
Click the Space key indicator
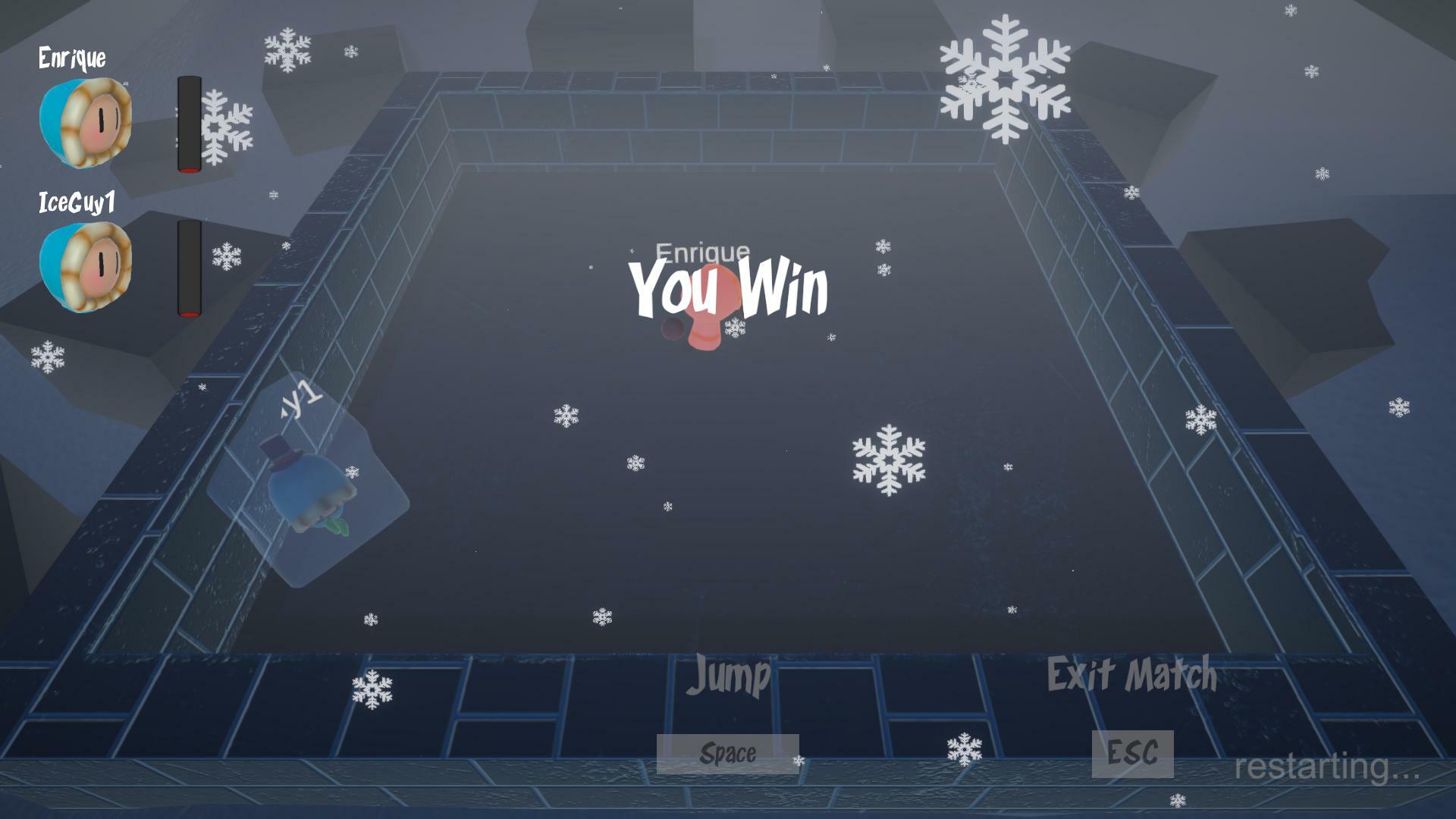(x=726, y=753)
